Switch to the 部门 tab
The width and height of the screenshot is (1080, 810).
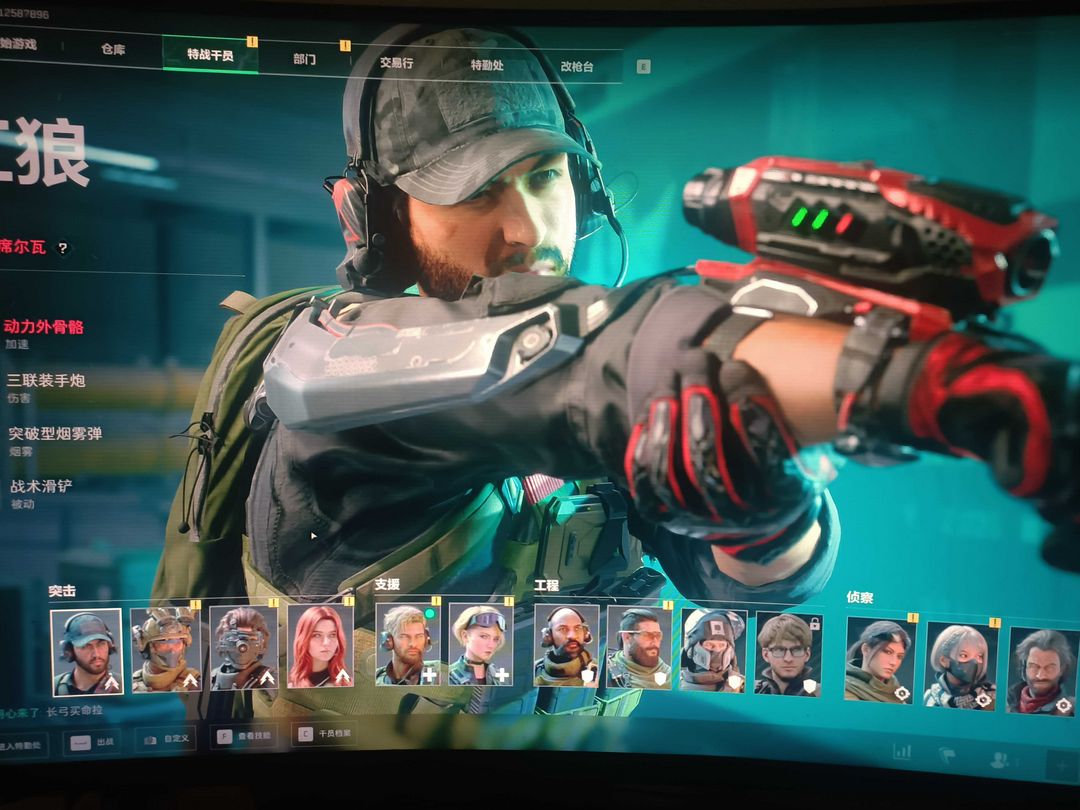305,59
